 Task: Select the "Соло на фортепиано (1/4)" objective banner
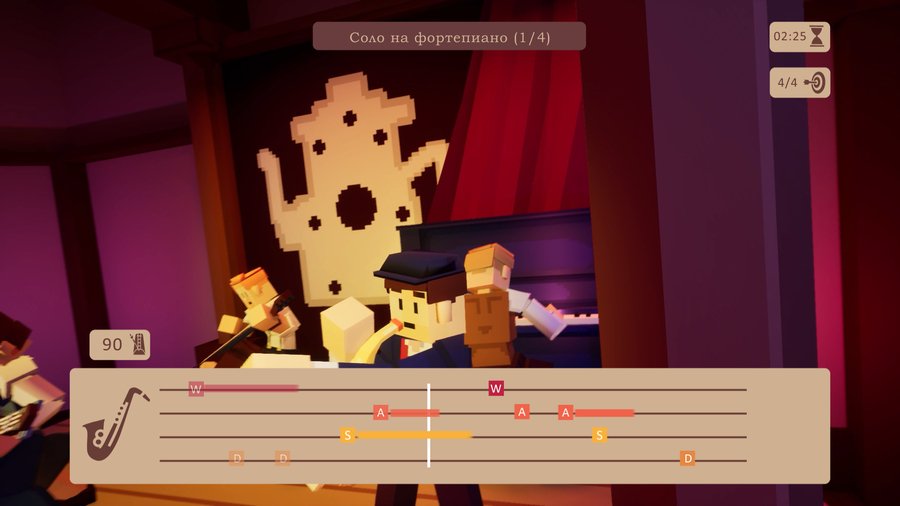(x=449, y=37)
